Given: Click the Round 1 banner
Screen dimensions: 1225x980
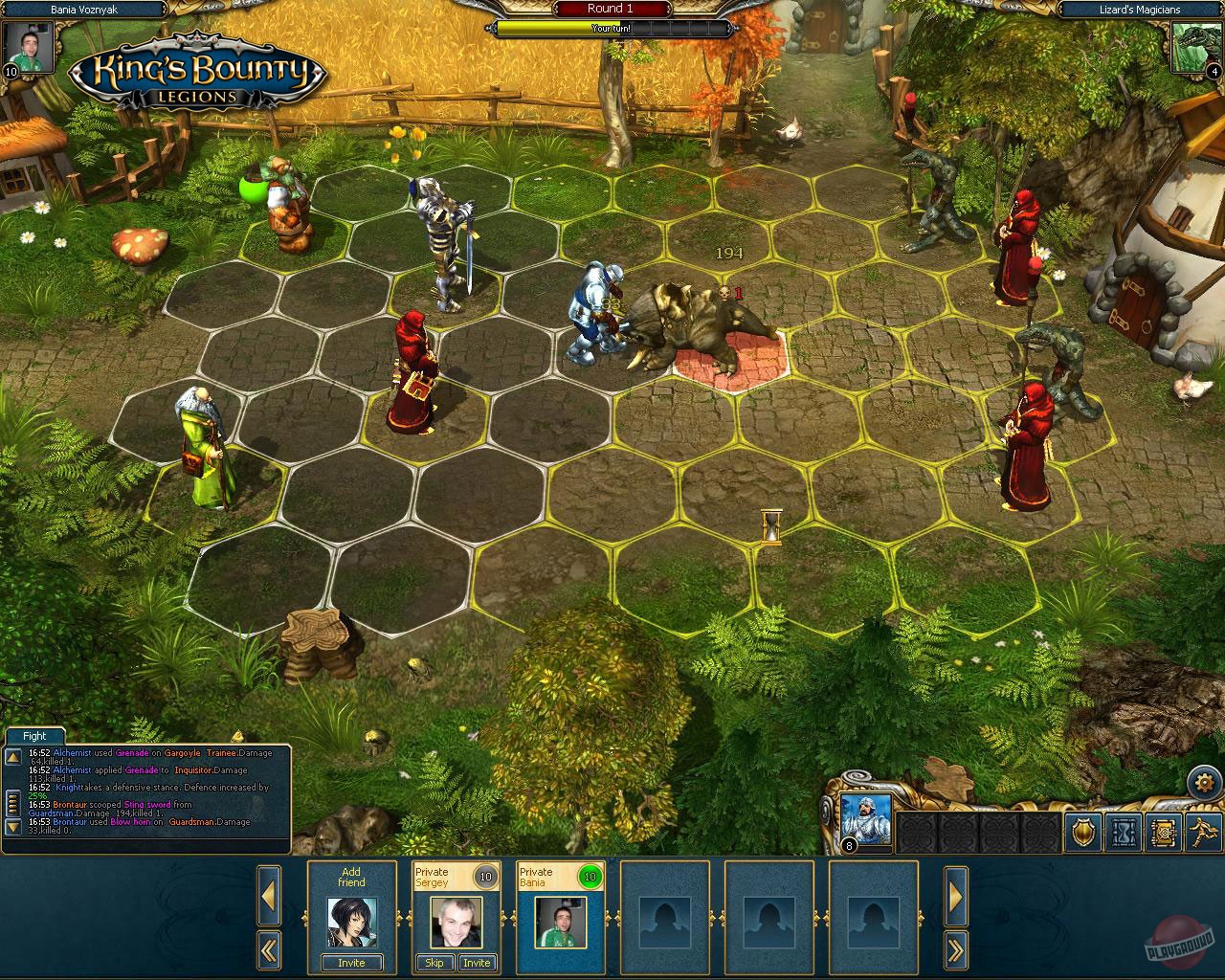Looking at the screenshot, I should pyautogui.click(x=611, y=8).
